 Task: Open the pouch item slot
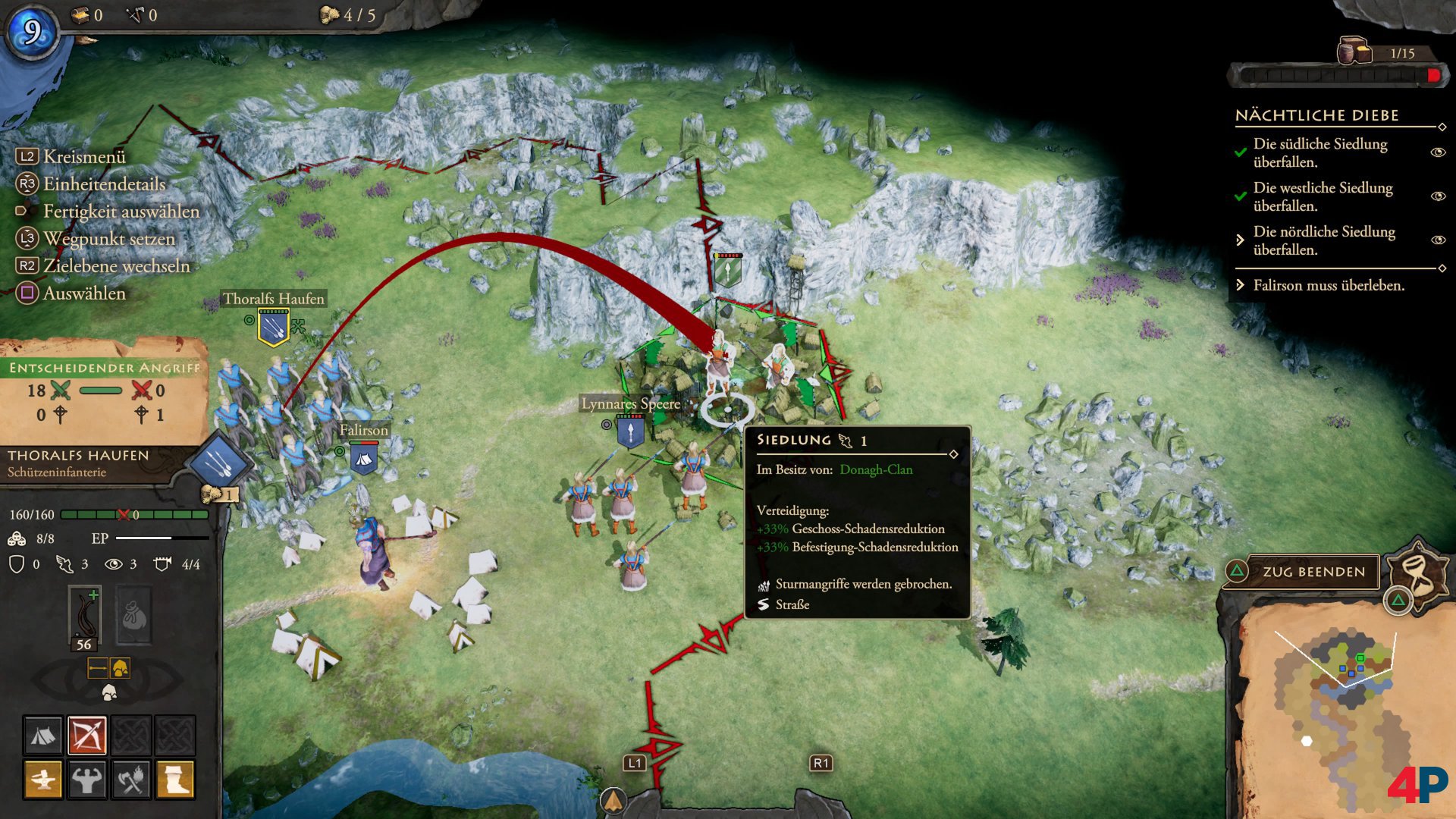133,616
